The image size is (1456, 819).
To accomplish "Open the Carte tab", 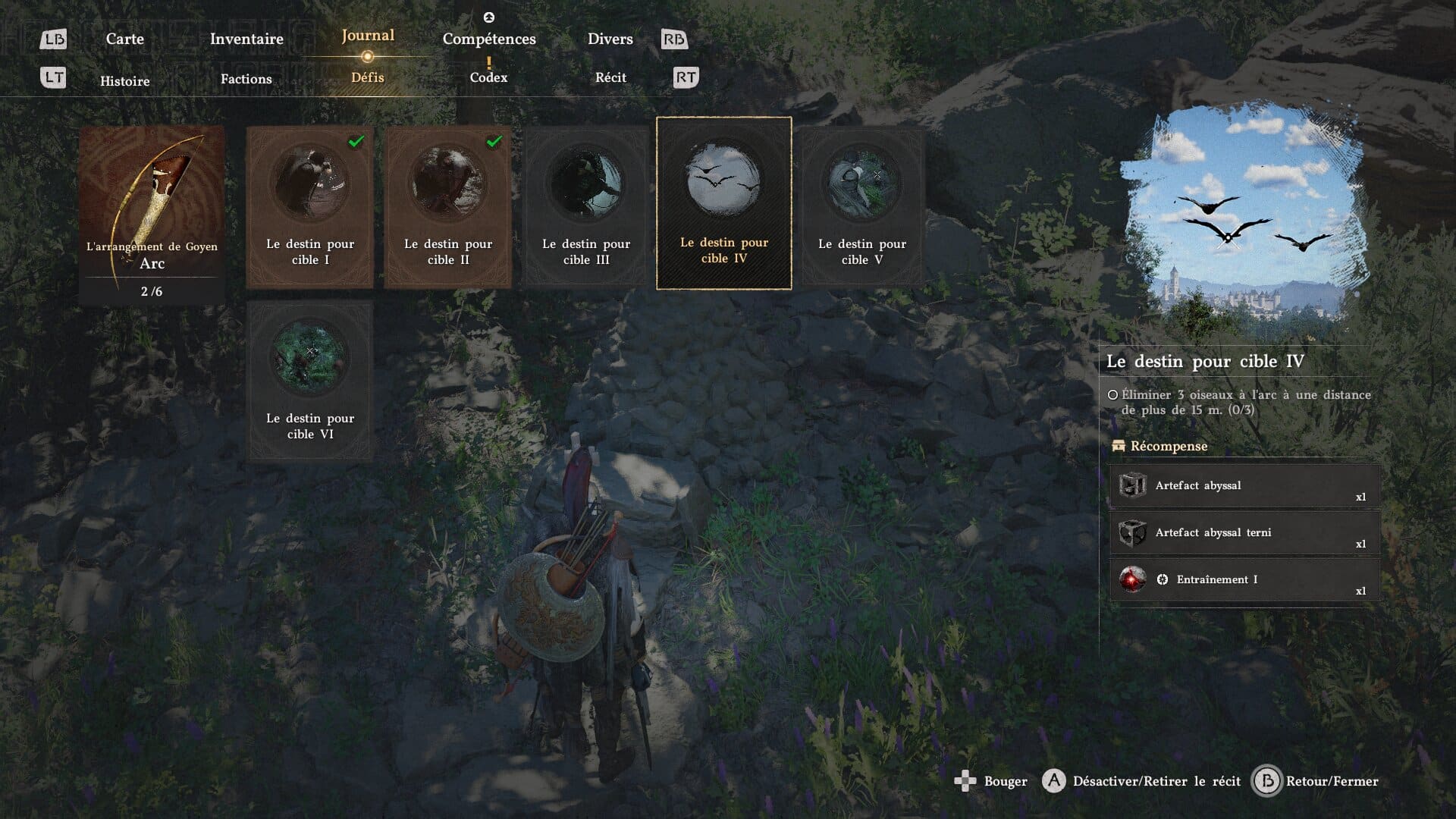I will tap(124, 39).
